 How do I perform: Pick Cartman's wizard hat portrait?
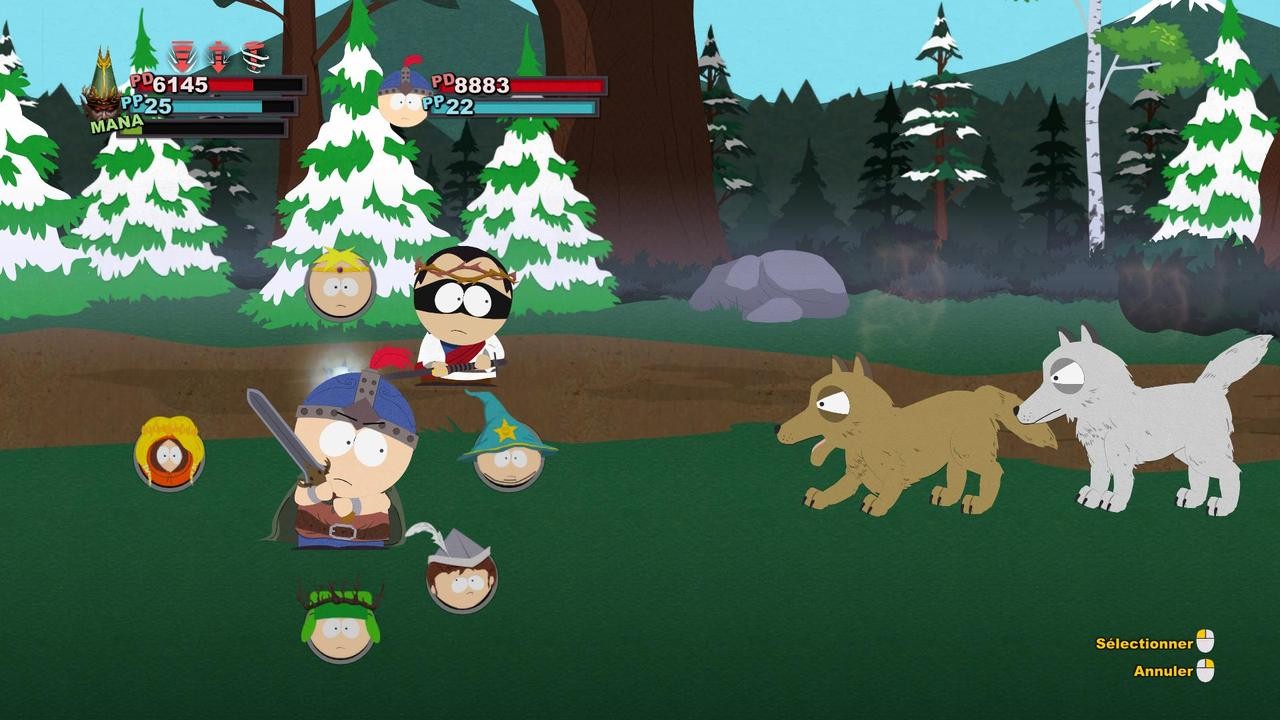click(508, 456)
